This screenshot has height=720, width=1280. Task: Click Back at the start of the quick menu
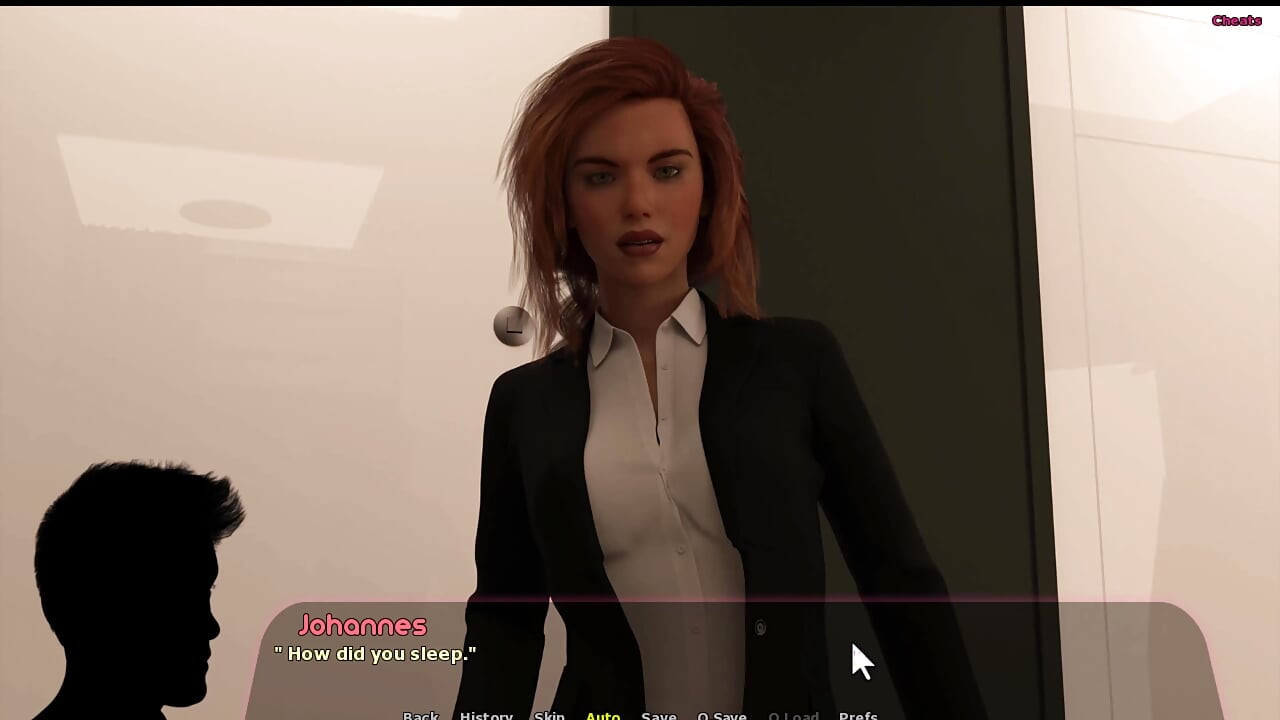click(420, 715)
